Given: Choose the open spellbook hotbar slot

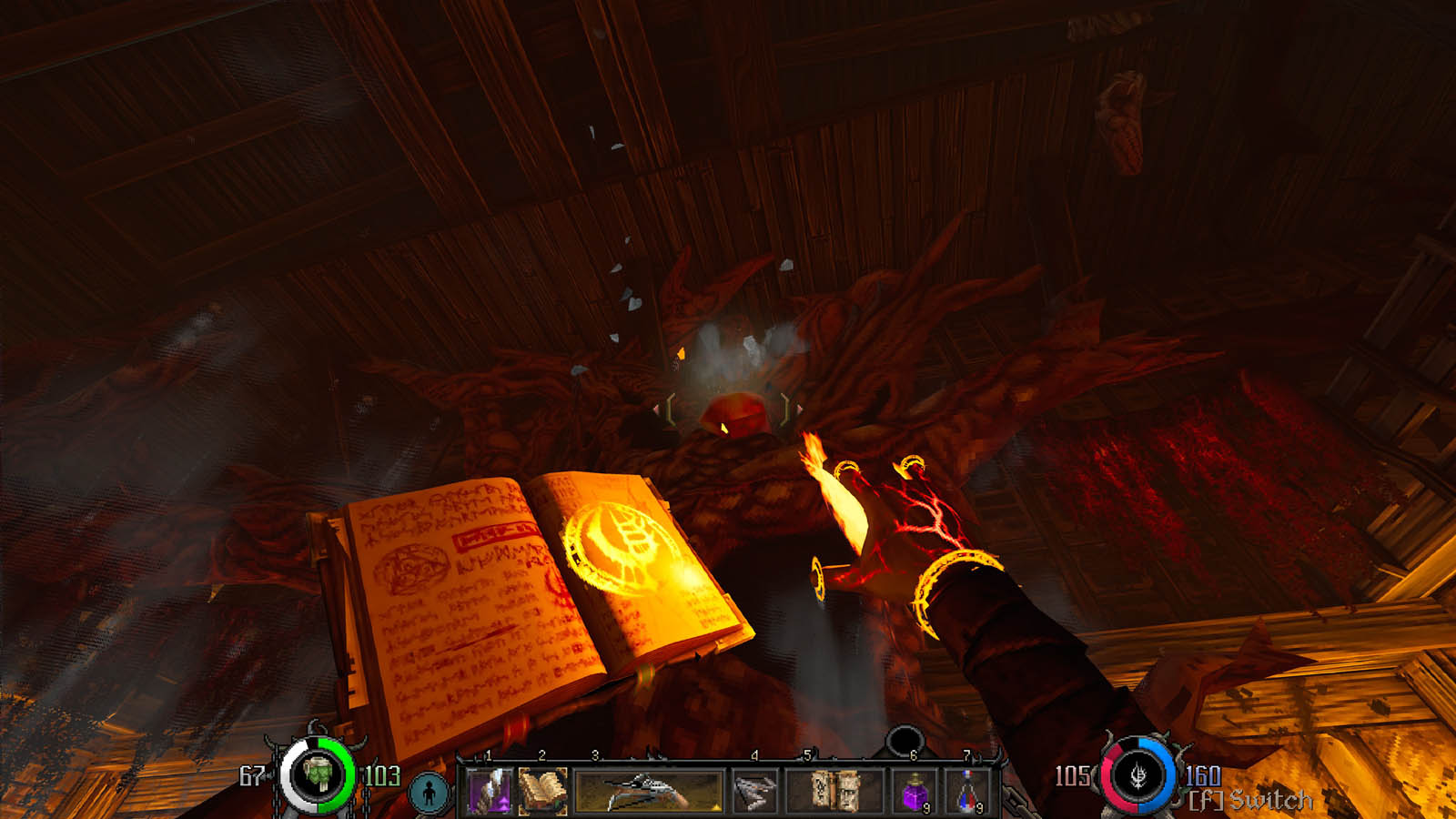Looking at the screenshot, I should point(543,790).
